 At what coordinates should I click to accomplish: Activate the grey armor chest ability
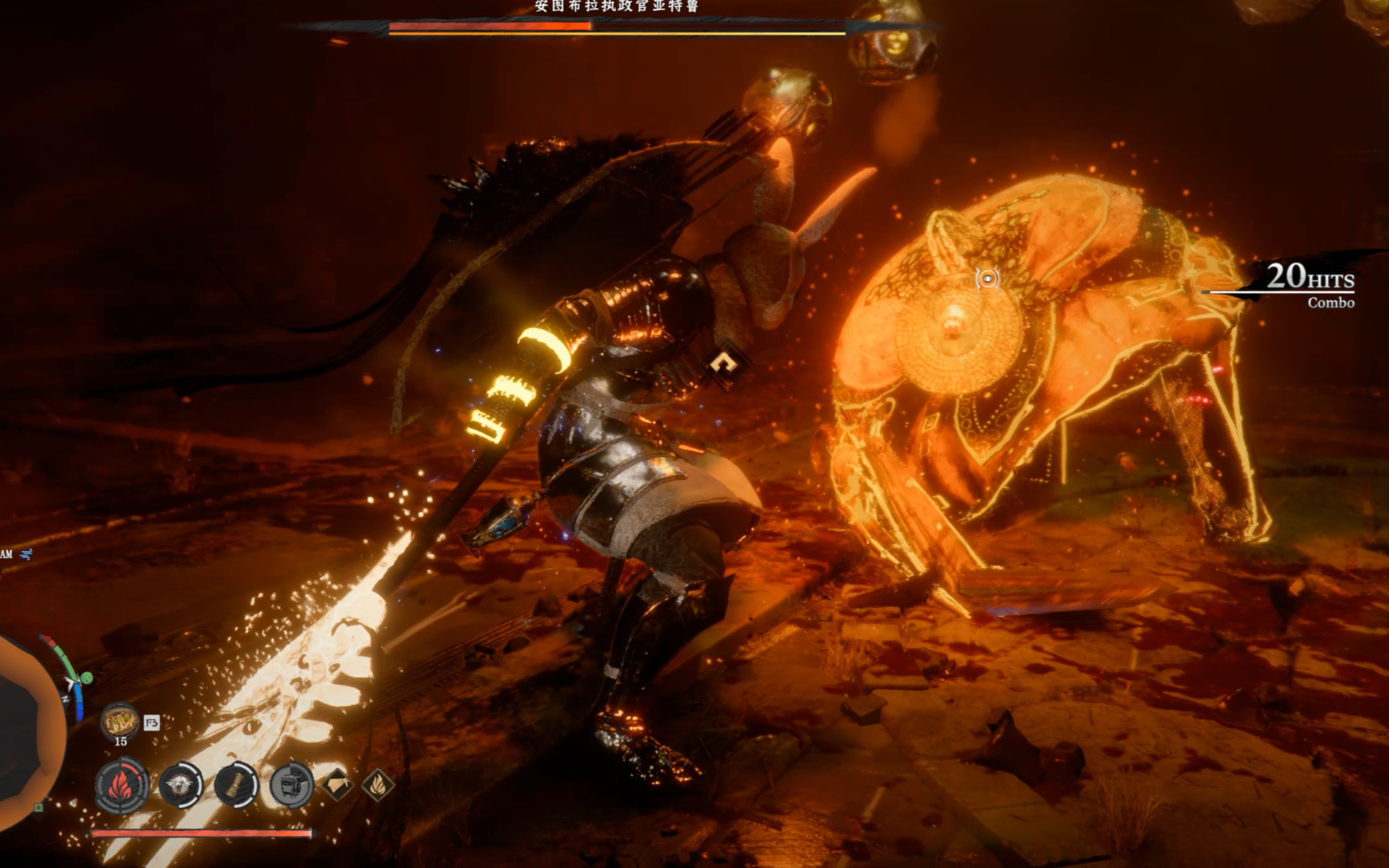pos(290,784)
